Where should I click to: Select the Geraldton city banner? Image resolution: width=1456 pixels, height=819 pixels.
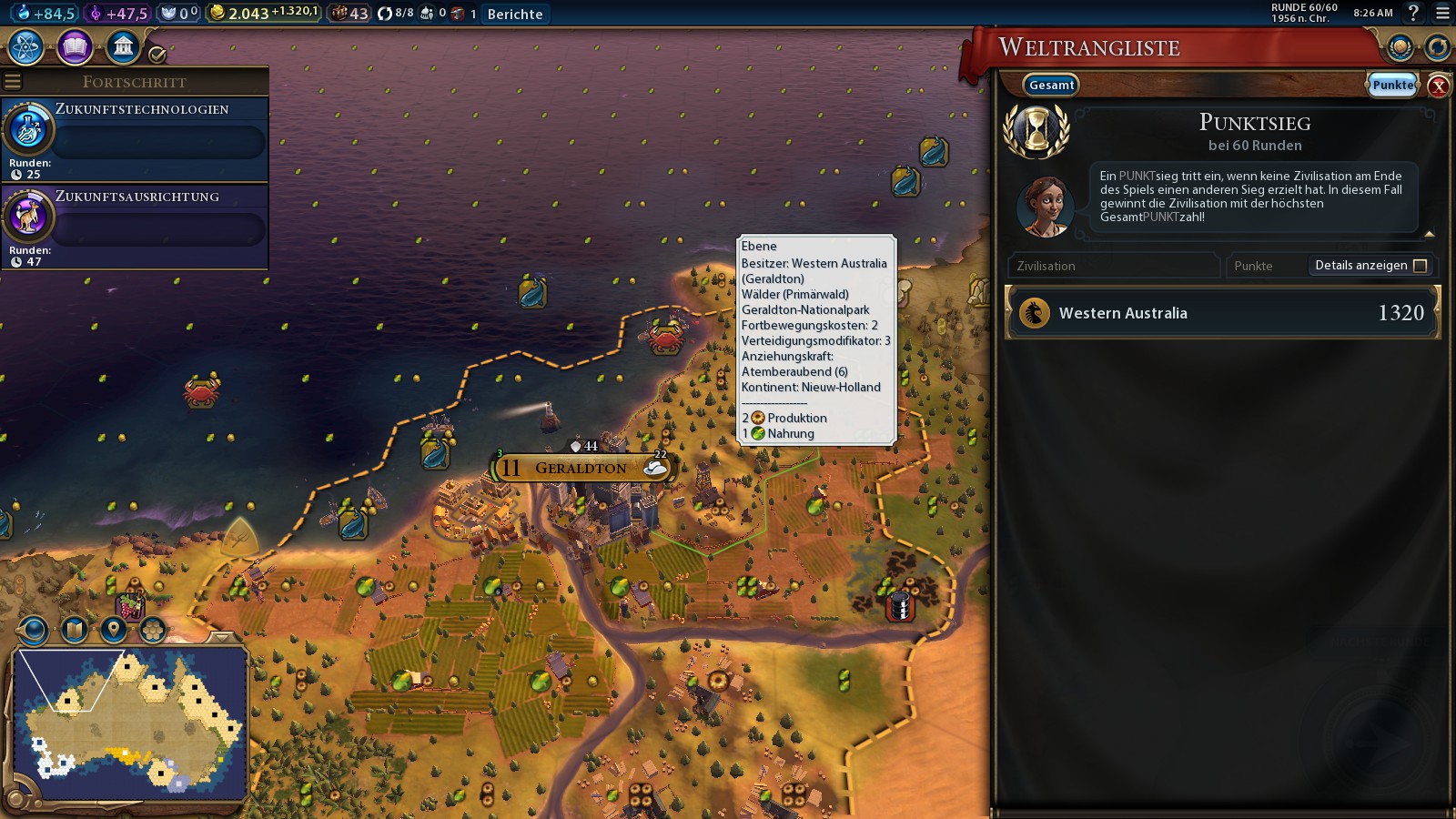[x=581, y=468]
